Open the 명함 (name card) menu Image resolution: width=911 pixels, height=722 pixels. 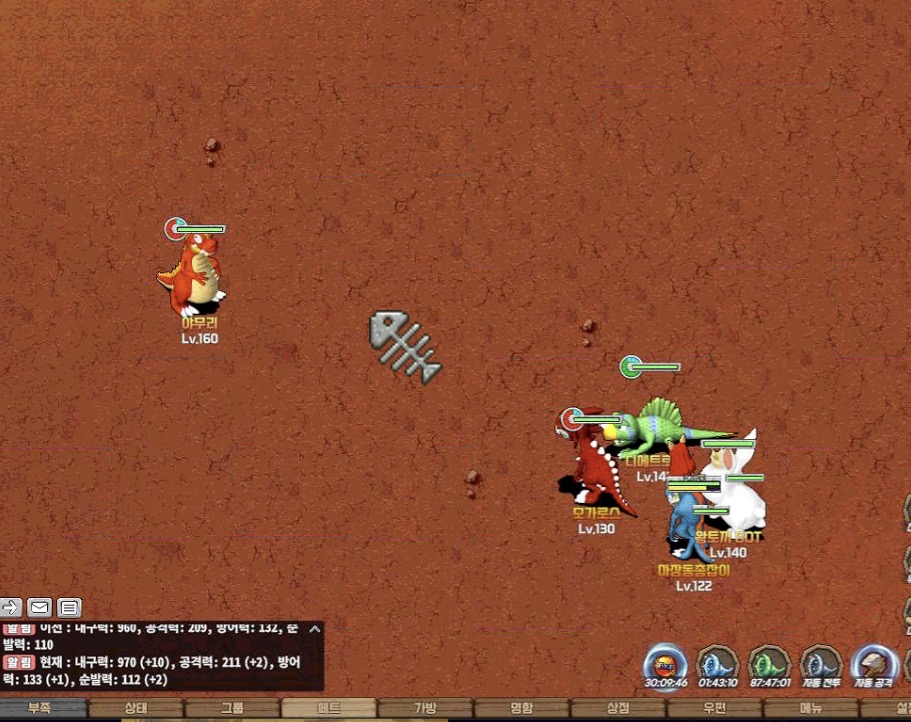521,708
